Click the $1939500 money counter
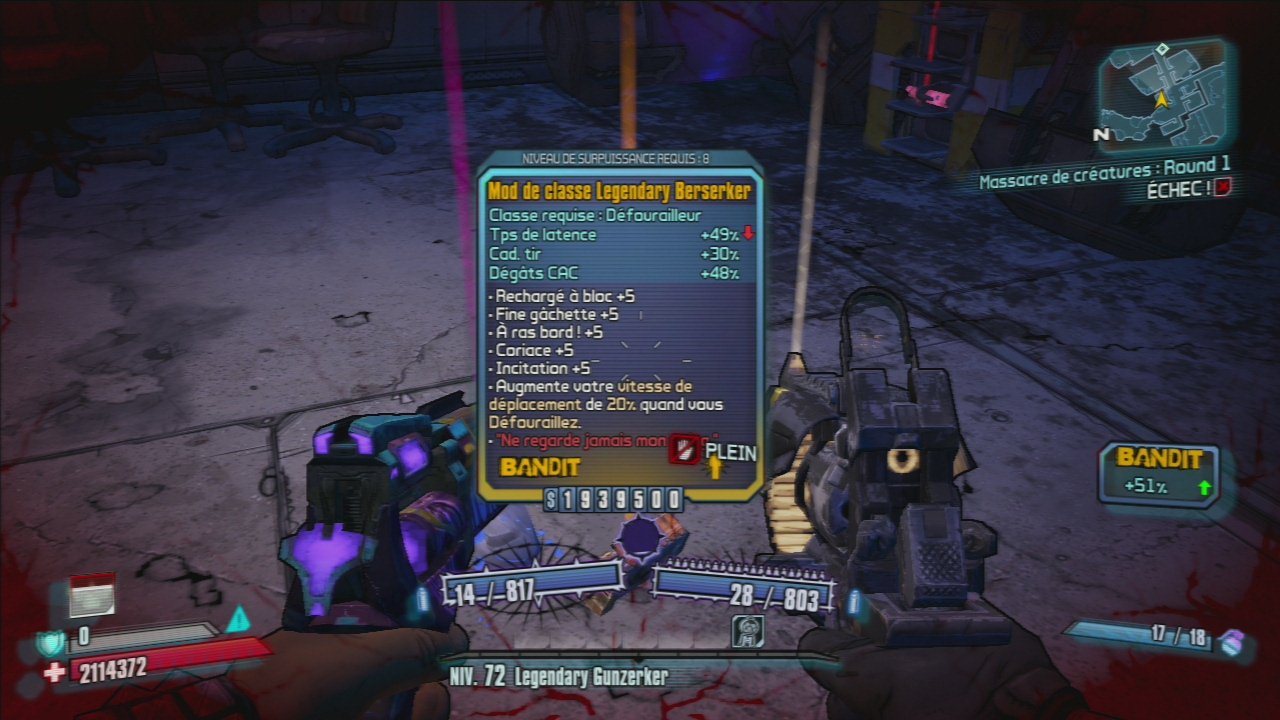1280x720 pixels. pyautogui.click(x=616, y=497)
